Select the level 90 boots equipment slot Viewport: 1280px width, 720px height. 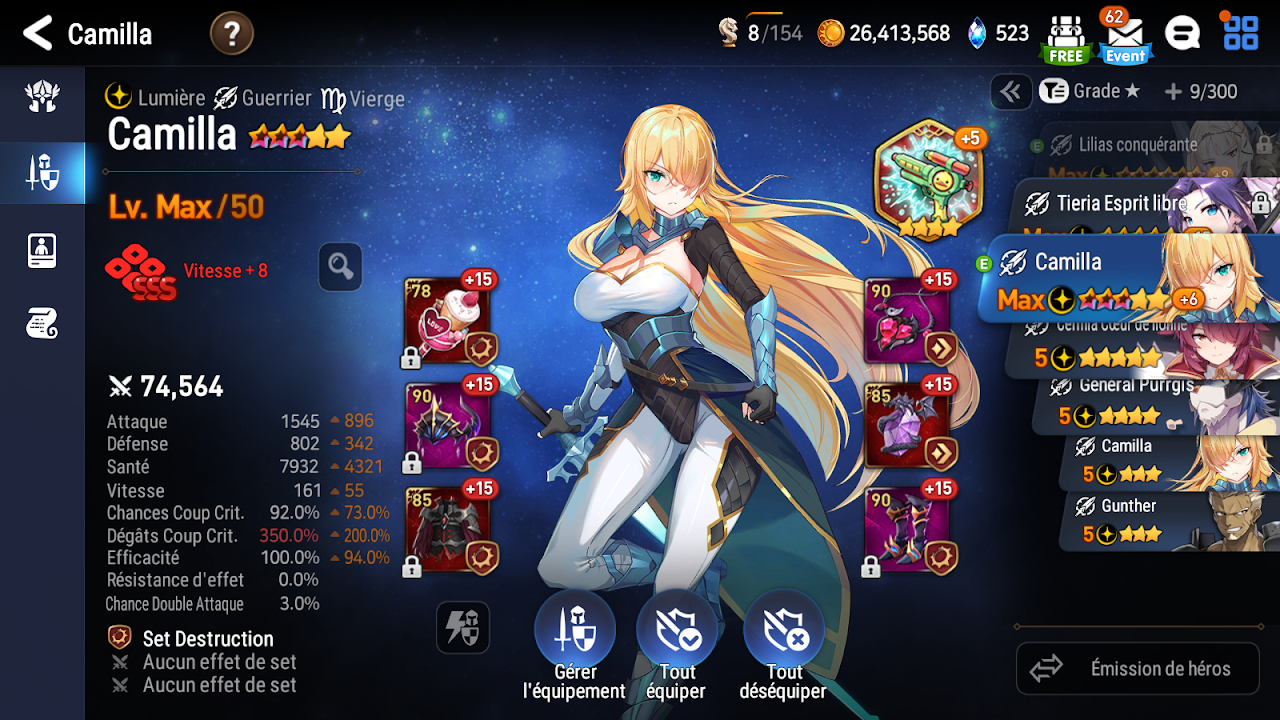pyautogui.click(x=907, y=530)
